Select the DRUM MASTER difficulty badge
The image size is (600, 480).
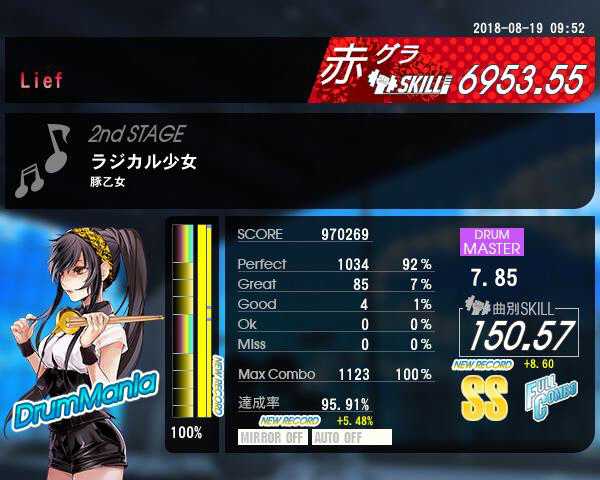(491, 241)
